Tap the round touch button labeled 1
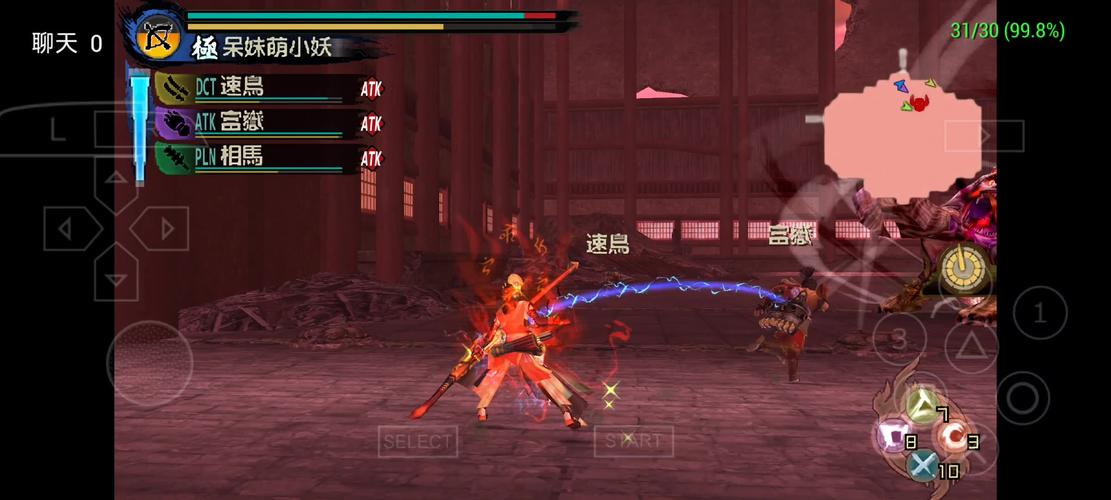The image size is (1111, 500). [1039, 314]
